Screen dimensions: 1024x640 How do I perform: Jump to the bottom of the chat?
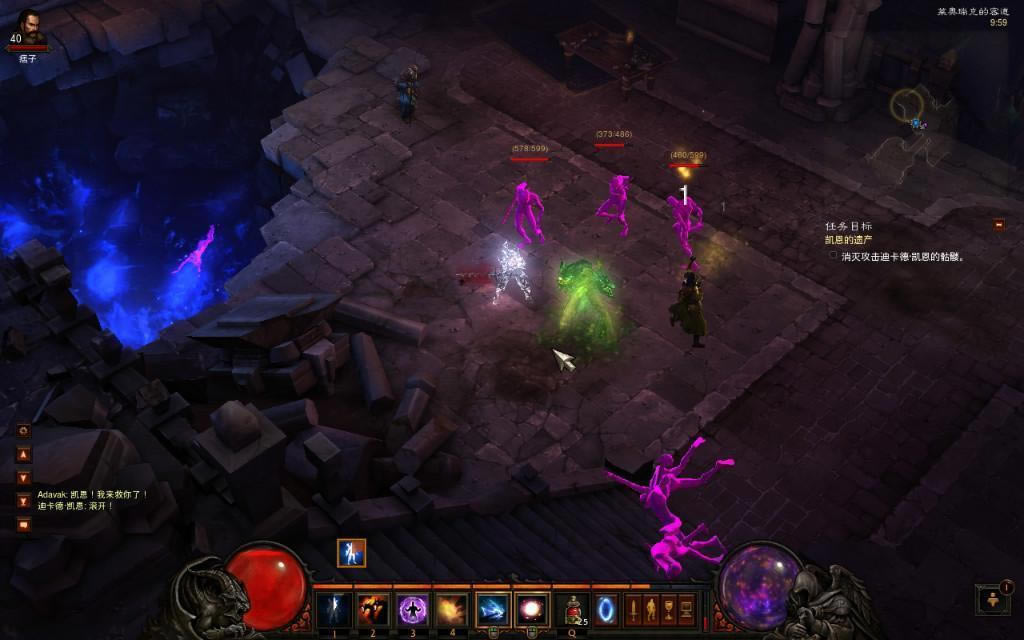(24, 500)
